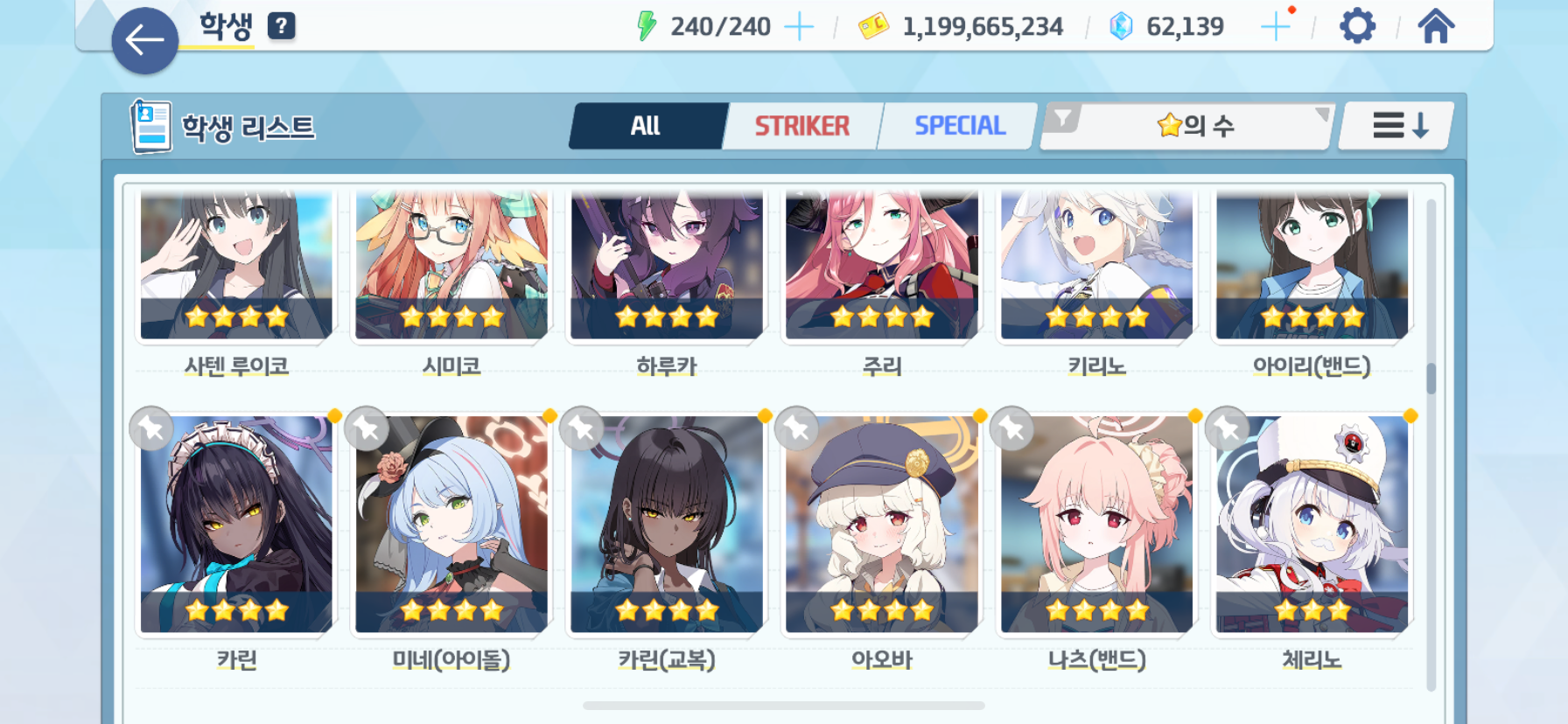Filter by SPECIAL students
1568x724 pixels.
[959, 126]
